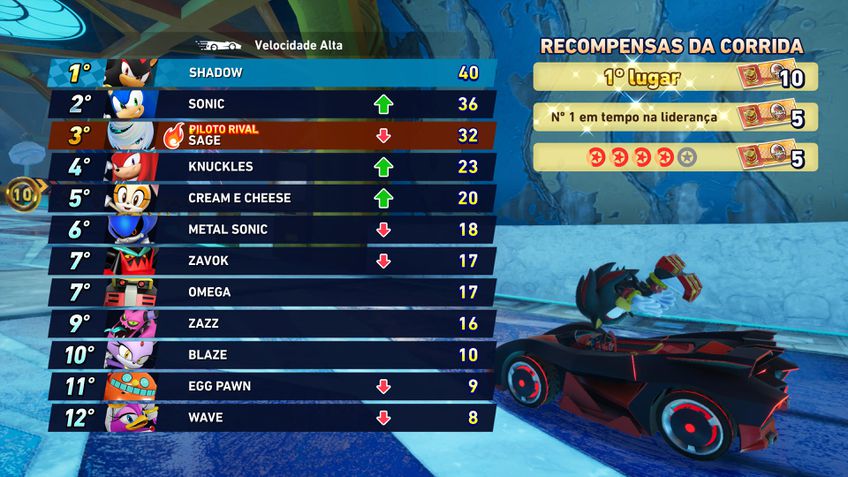Pick the Metal Sonic row
Image resolution: width=848 pixels, height=477 pixels.
coord(273,229)
